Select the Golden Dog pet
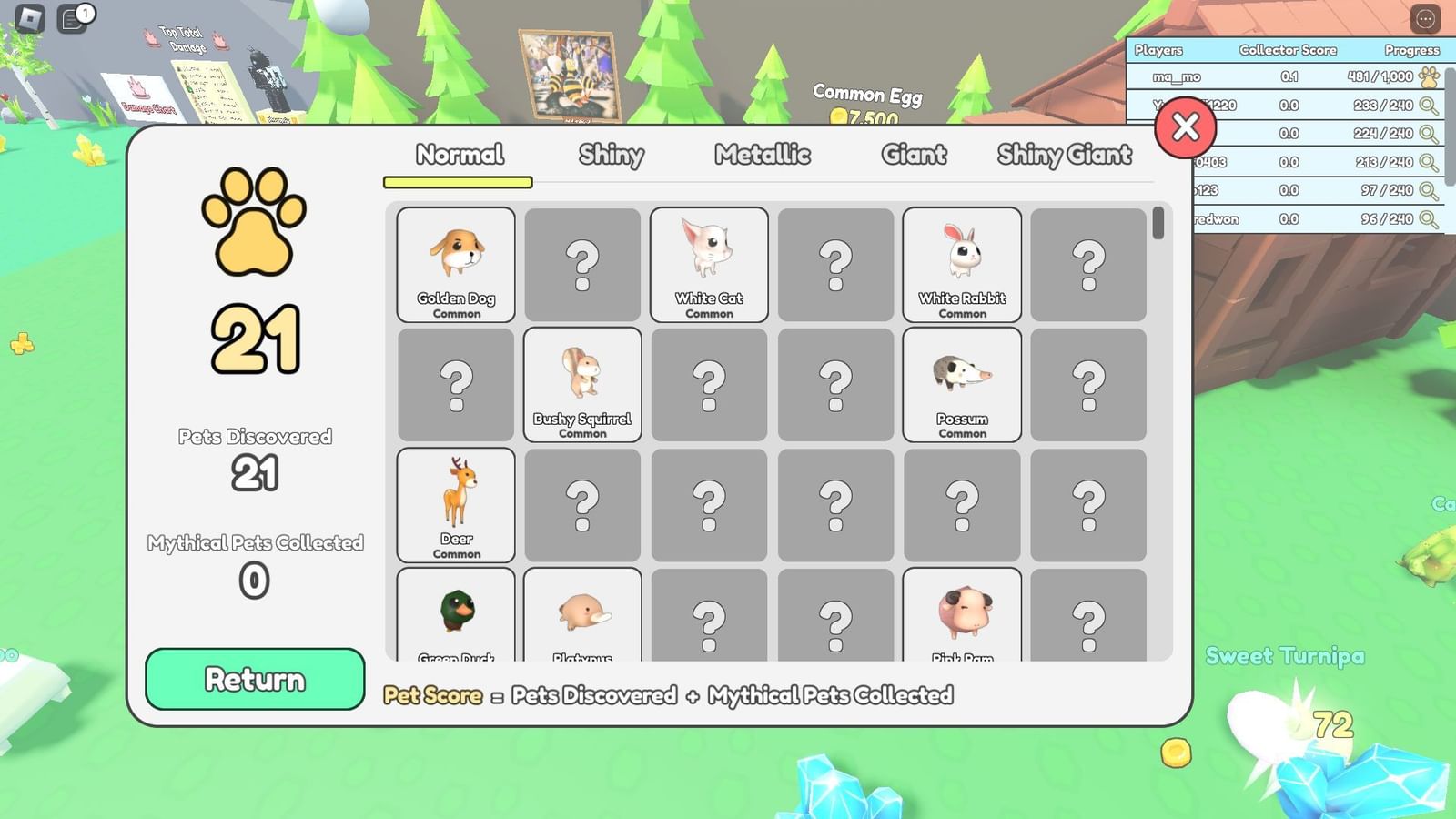Viewport: 1456px width, 819px height. coord(456,265)
